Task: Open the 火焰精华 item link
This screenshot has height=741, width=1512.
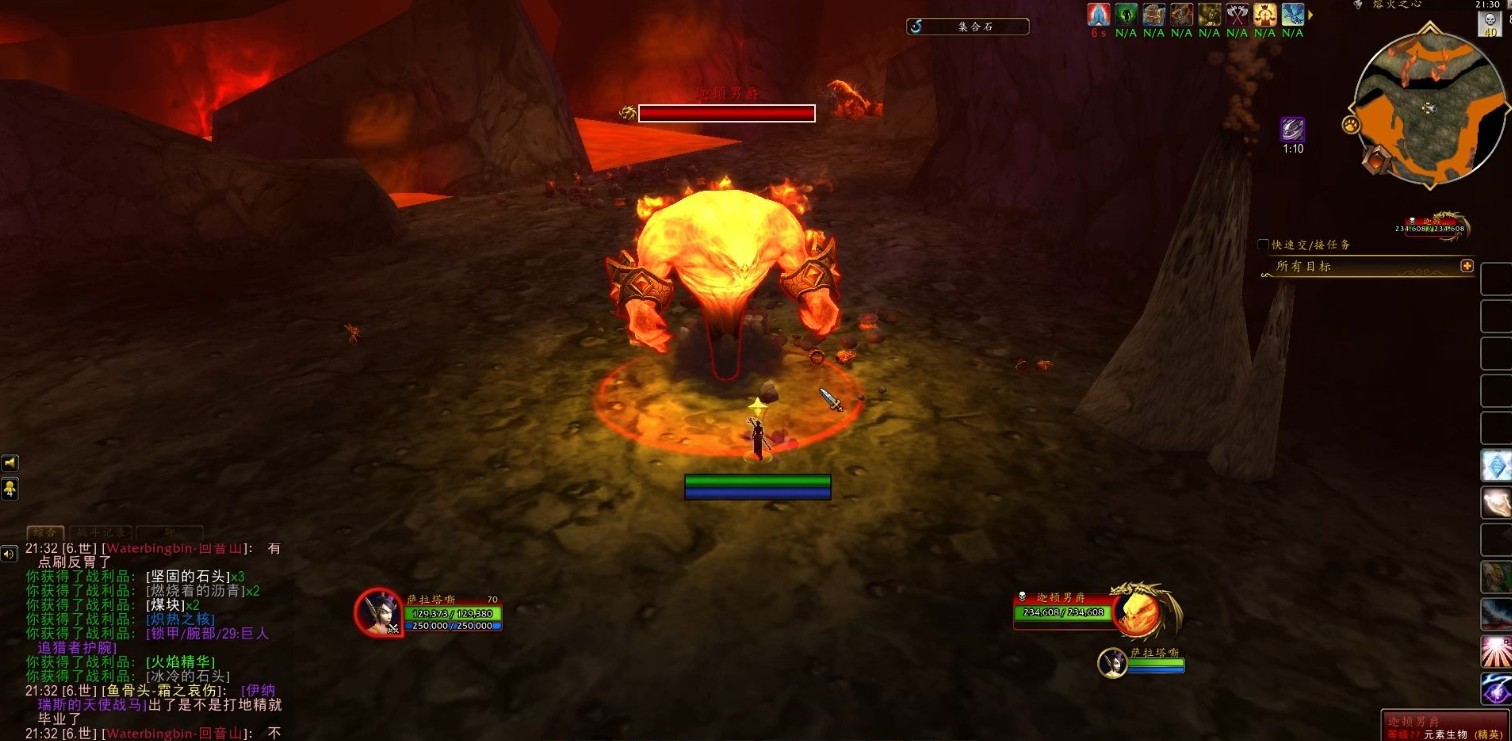Action: tap(180, 662)
